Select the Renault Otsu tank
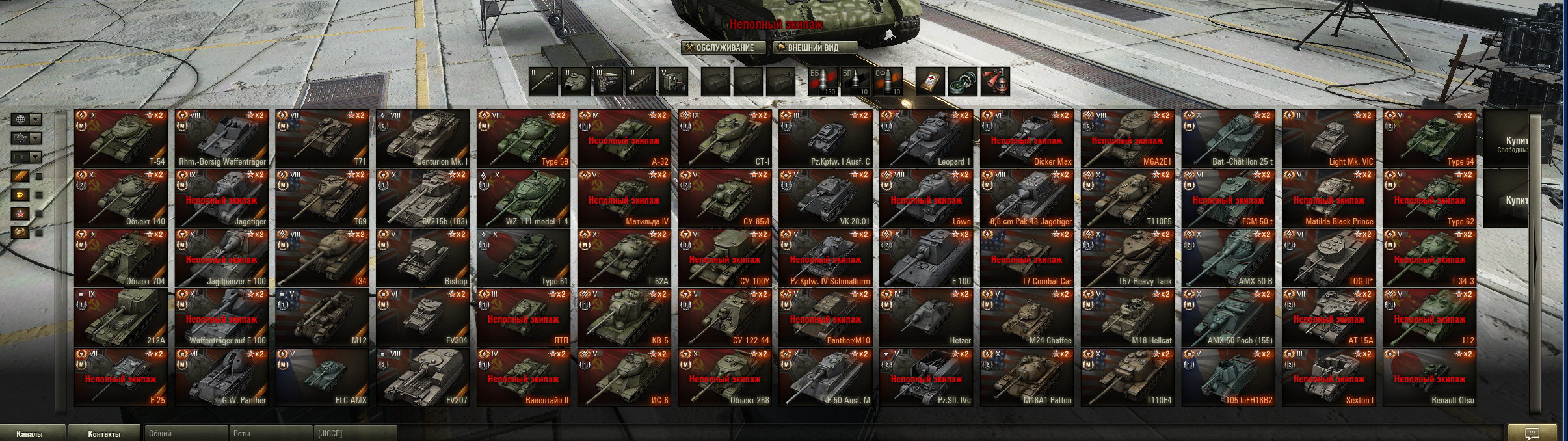 [1430, 378]
